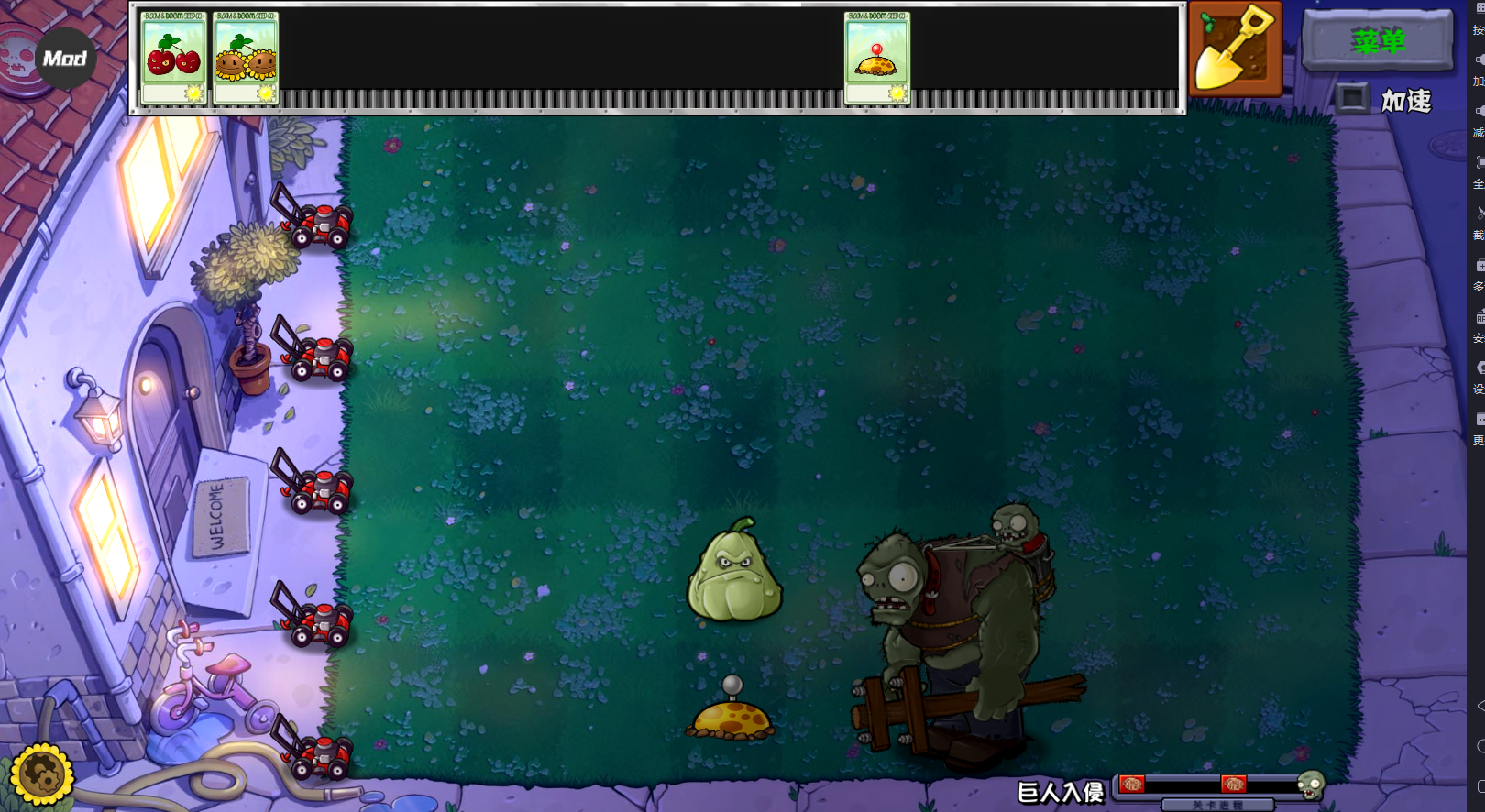This screenshot has height=812, width=1485.
Task: Toggle the 加速 speed-up checkbox
Action: point(1351,98)
